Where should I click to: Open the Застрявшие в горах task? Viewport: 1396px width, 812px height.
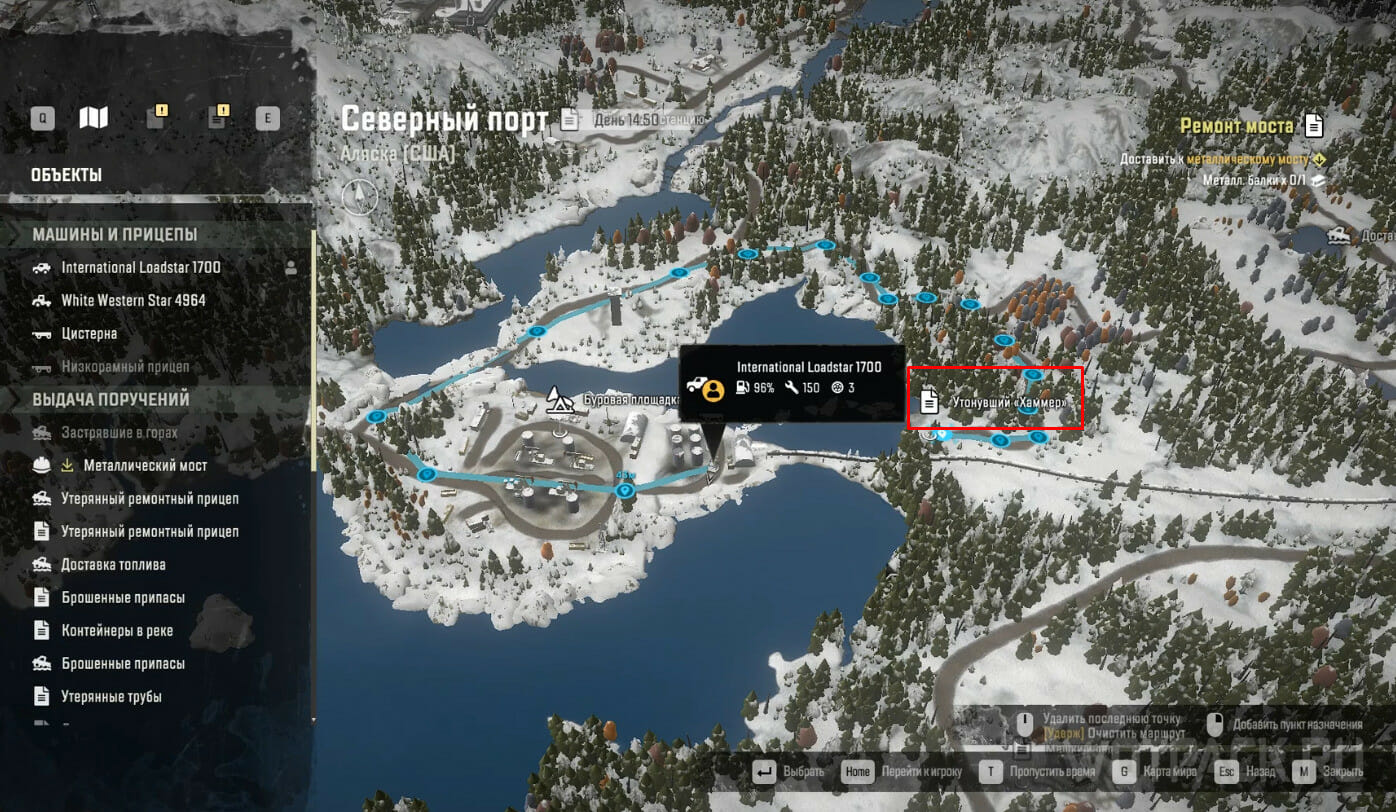[x=119, y=433]
